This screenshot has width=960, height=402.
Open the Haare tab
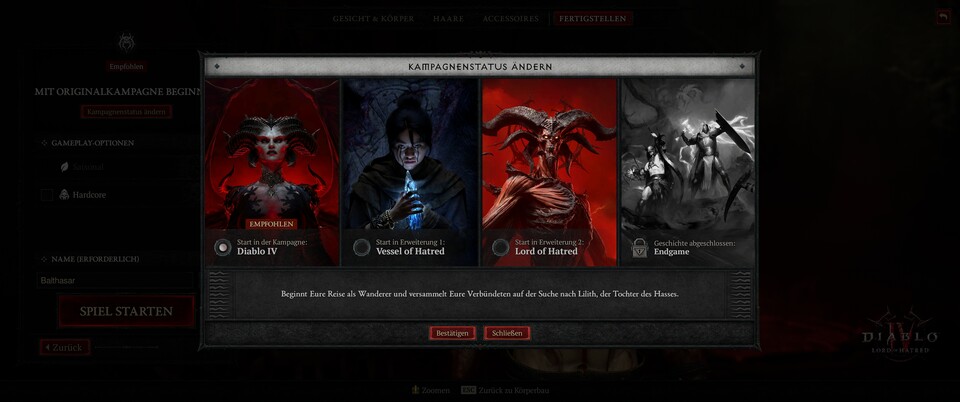pos(449,18)
